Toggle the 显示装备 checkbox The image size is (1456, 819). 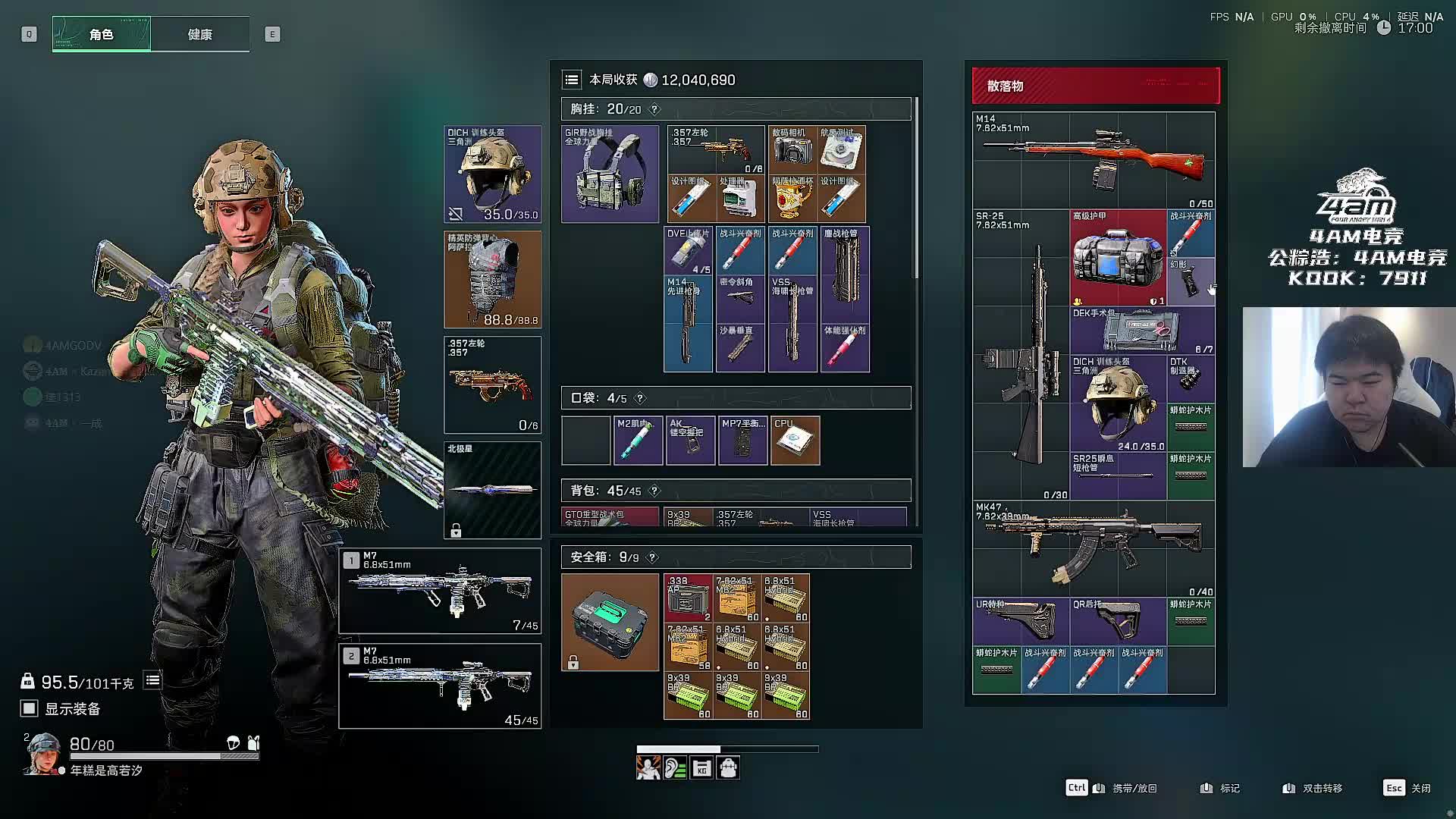29,708
